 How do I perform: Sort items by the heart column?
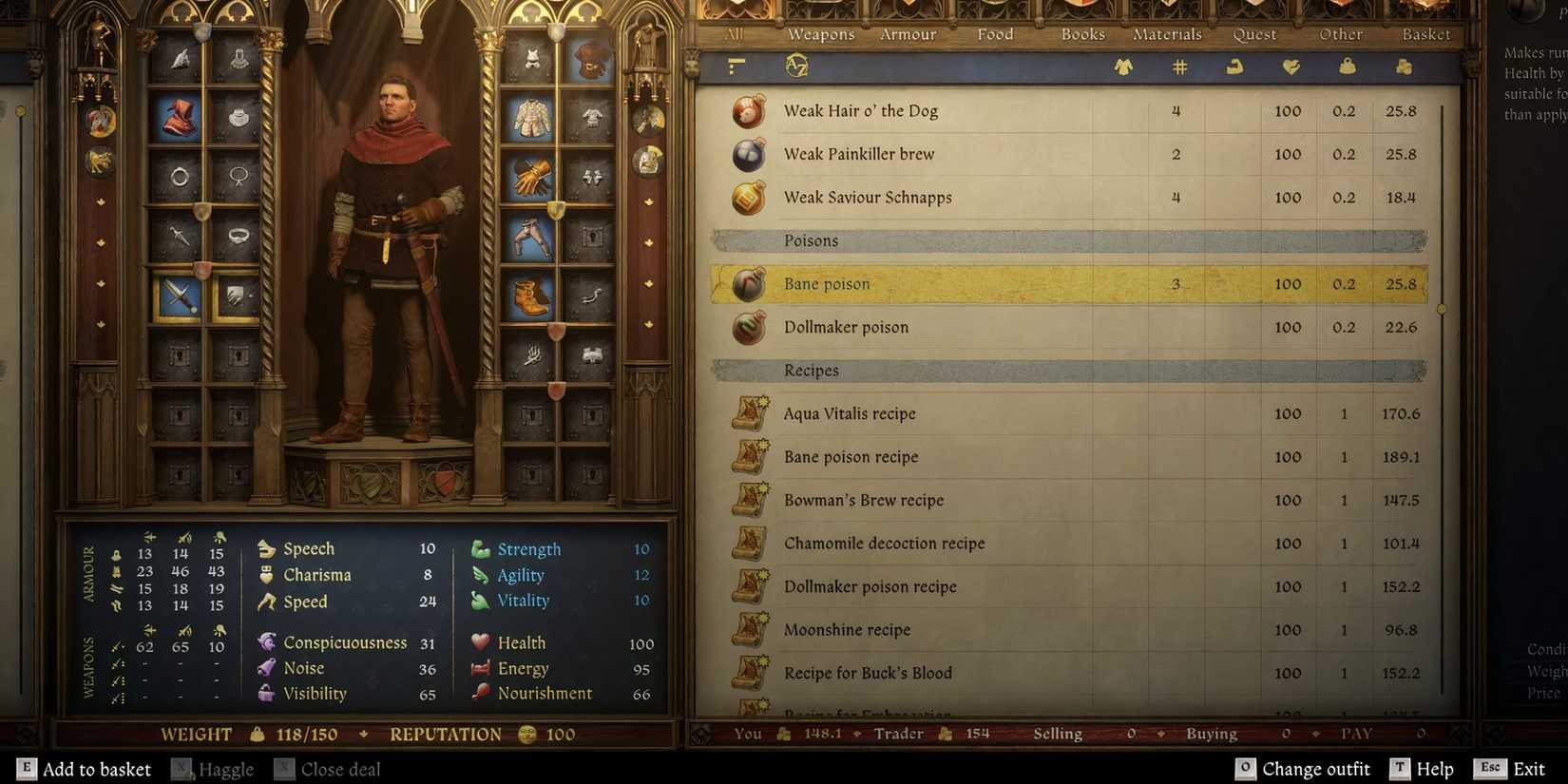click(x=1289, y=67)
